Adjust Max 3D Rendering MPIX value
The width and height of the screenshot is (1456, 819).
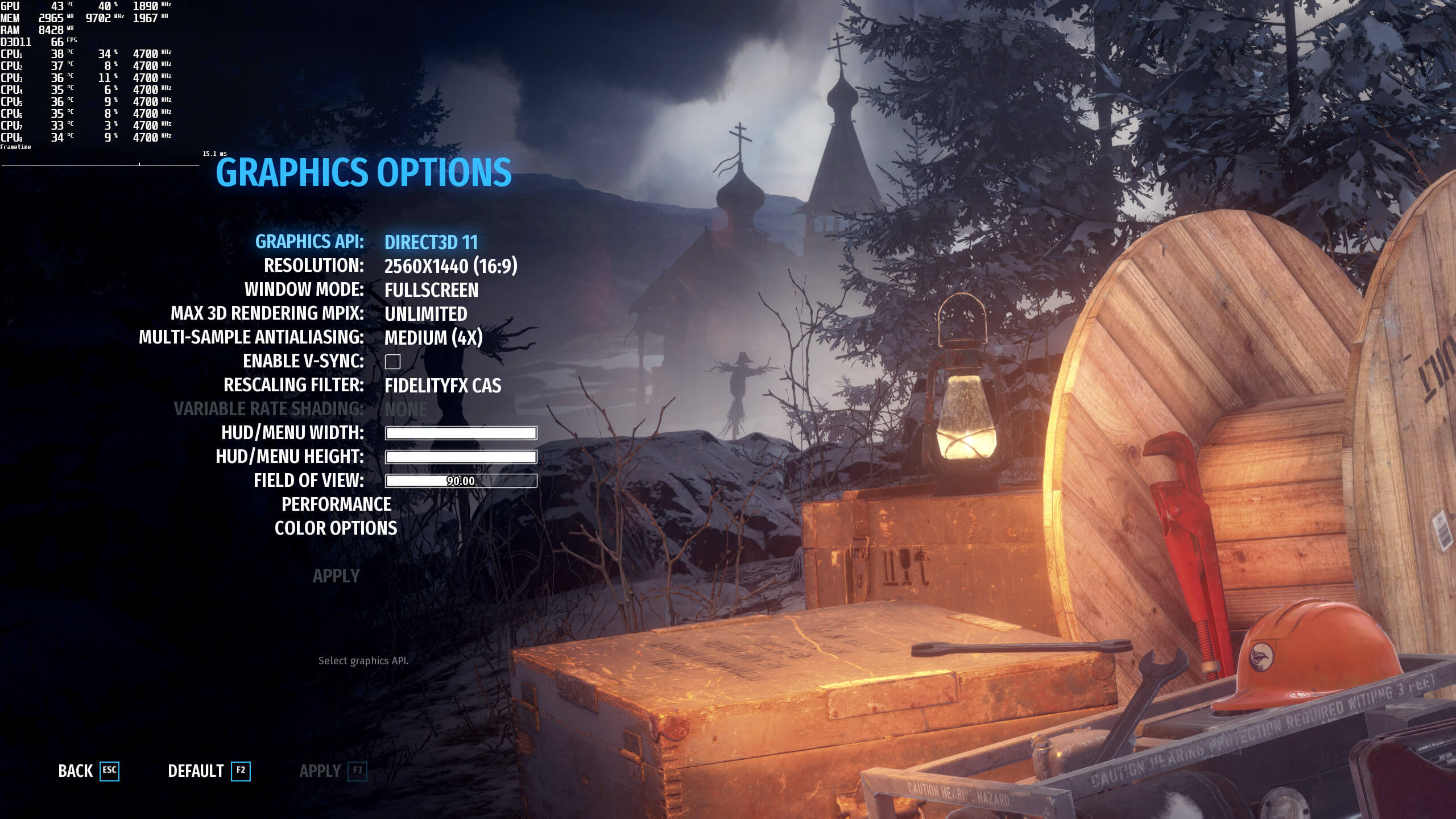425,314
